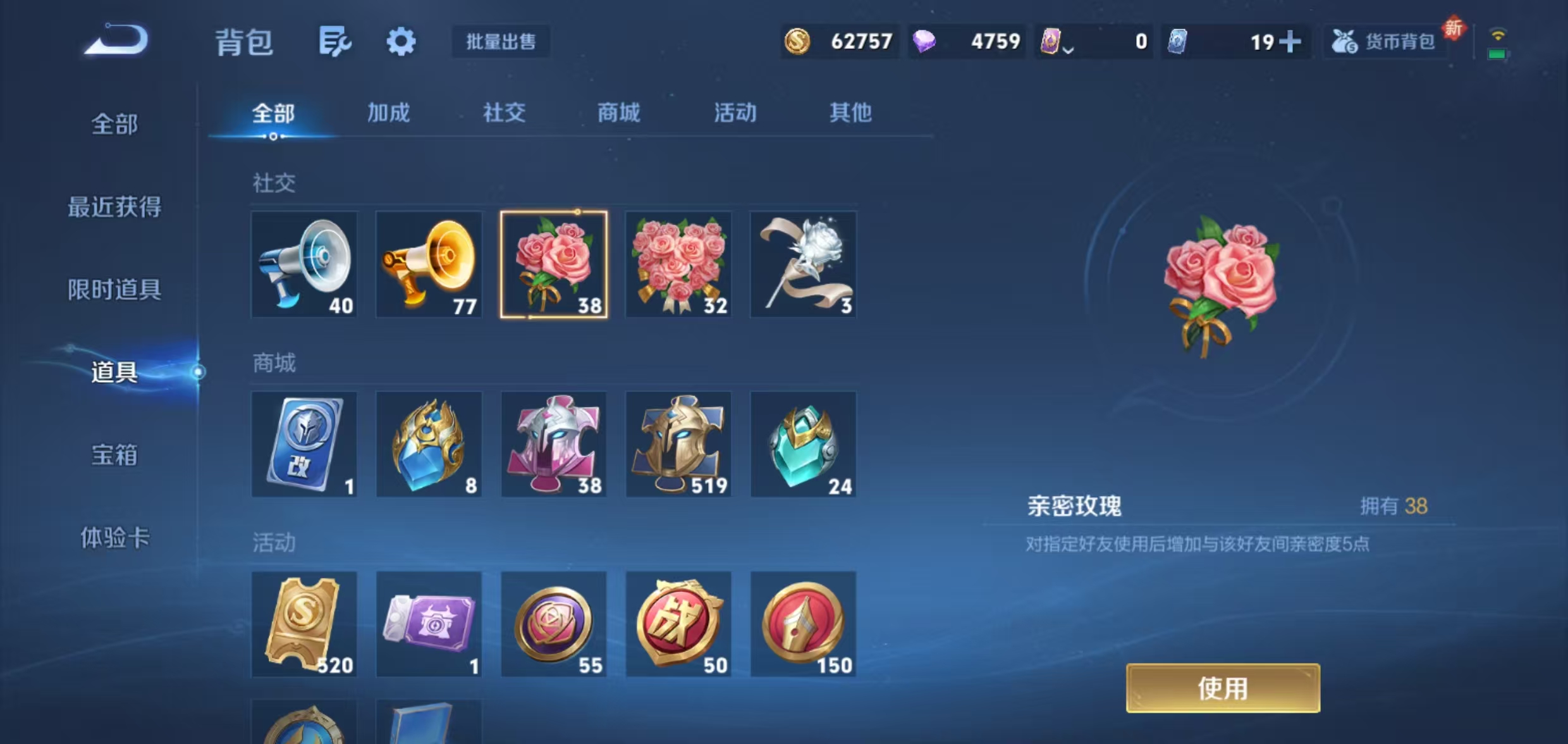The image size is (1568, 744).
Task: Expand the pink card currency dropdown
Action: pos(1069,44)
